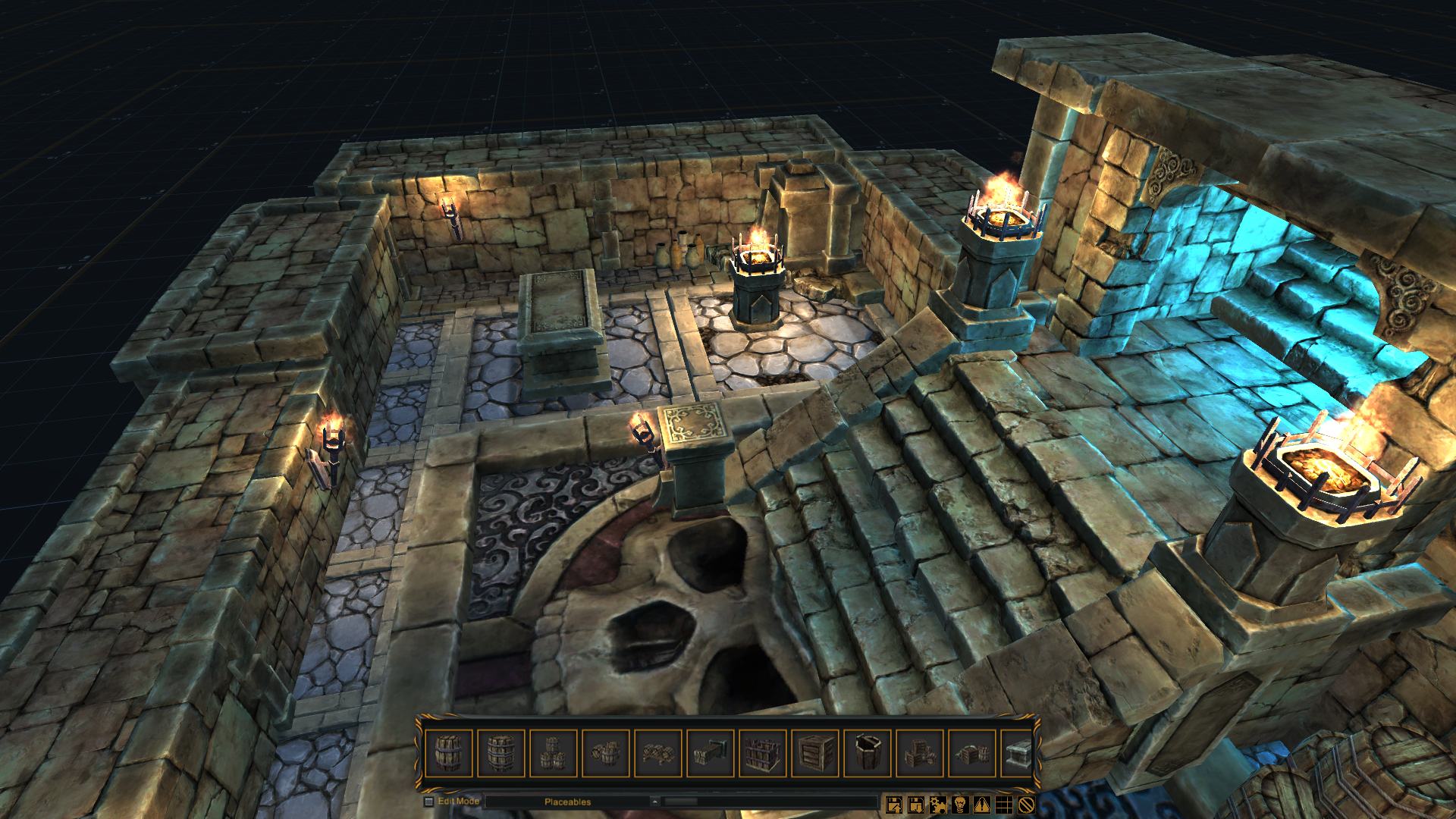This screenshot has height=819, width=1456.
Task: Select the open slatted crate placeable
Action: pos(763,753)
